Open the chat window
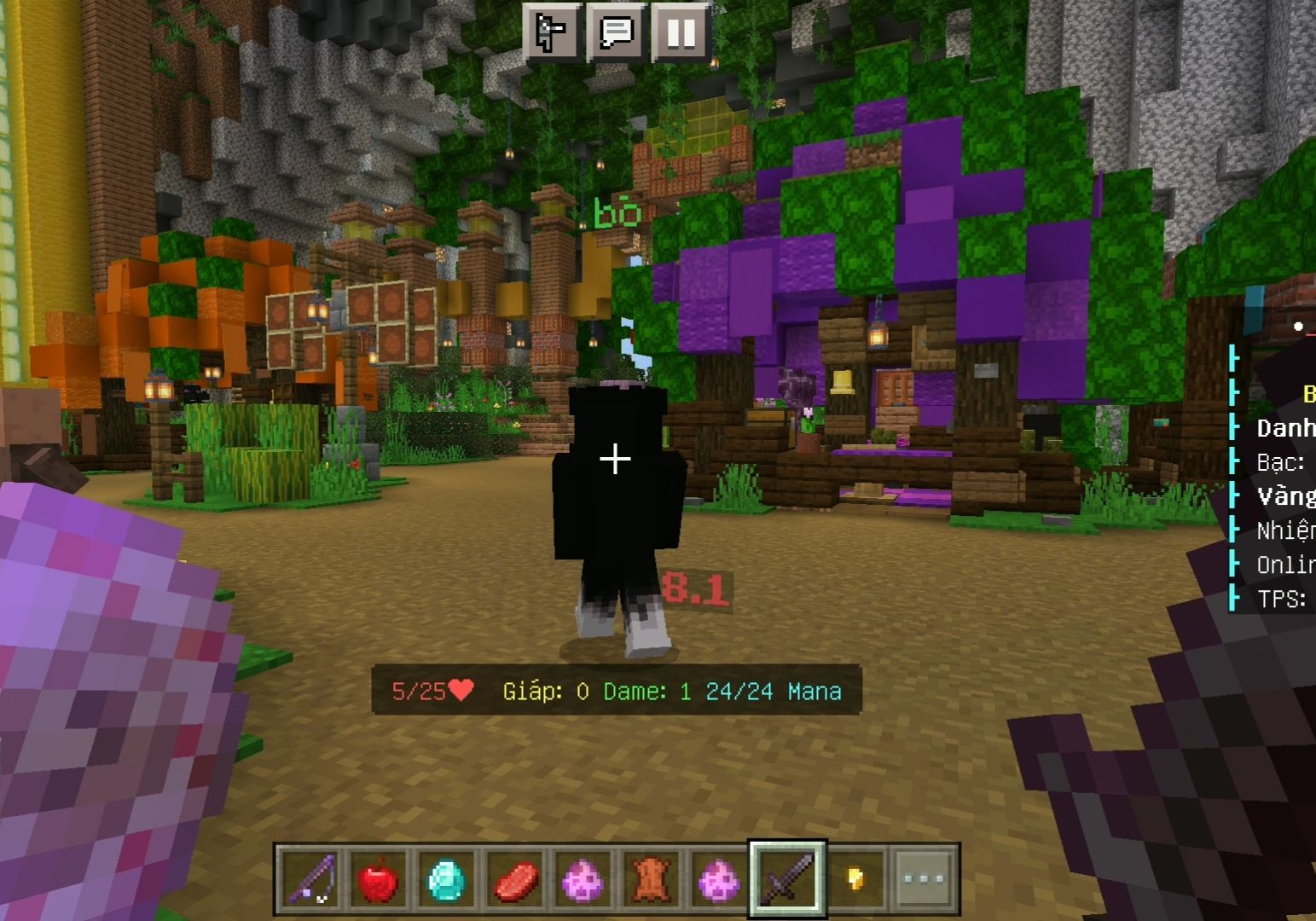The height and width of the screenshot is (921, 1316). click(x=616, y=32)
